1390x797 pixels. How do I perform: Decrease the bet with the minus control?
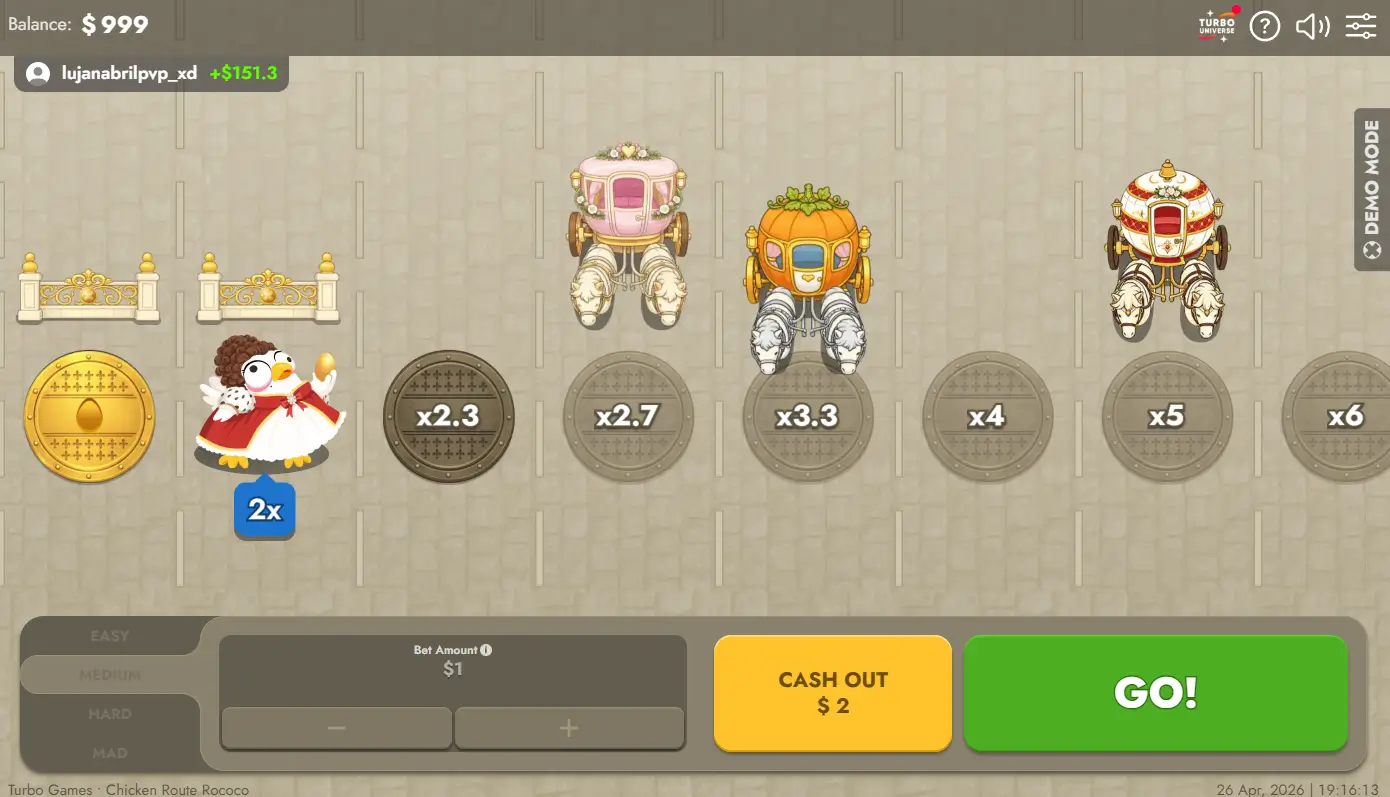point(336,728)
